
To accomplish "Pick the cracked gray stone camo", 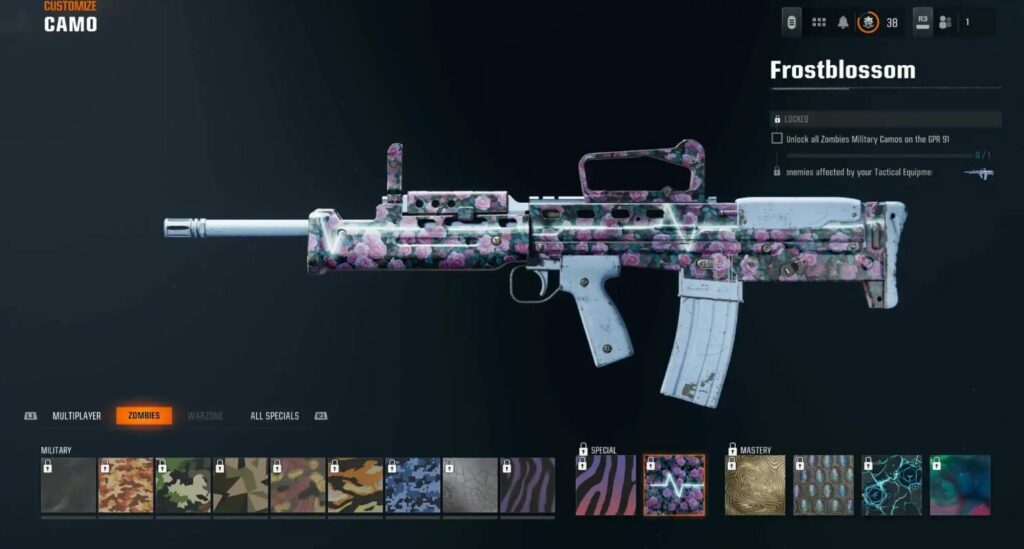I will click(470, 486).
